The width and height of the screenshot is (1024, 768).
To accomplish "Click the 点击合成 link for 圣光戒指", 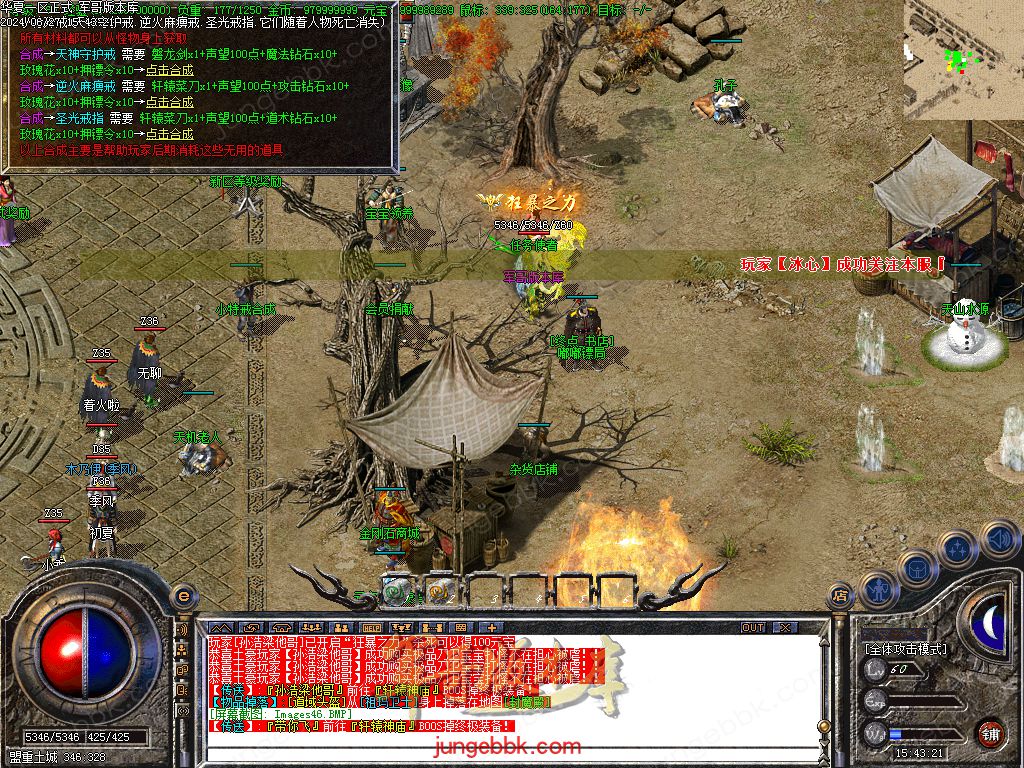I will [x=169, y=134].
